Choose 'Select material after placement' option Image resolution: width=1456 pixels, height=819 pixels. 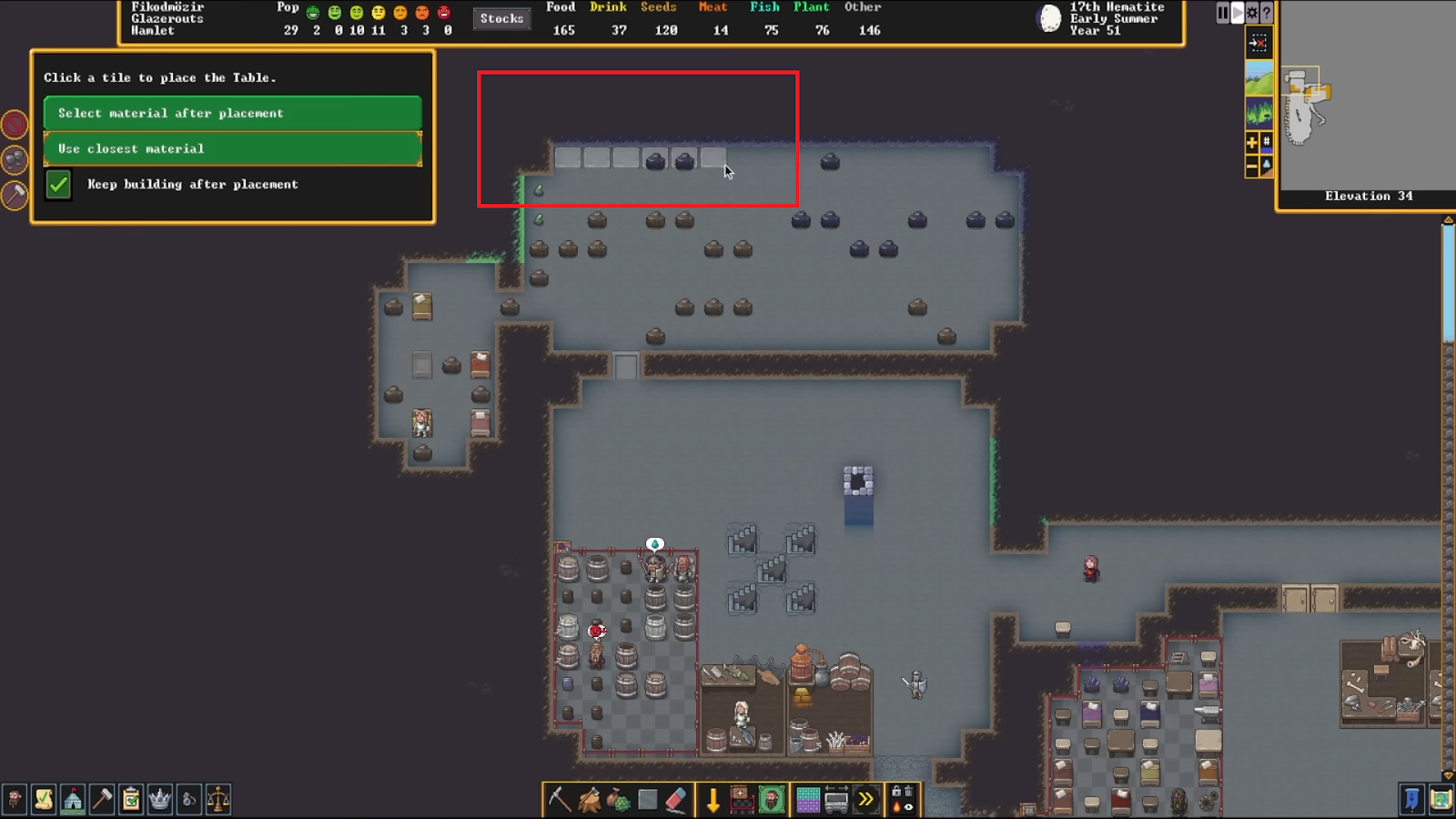(x=232, y=113)
